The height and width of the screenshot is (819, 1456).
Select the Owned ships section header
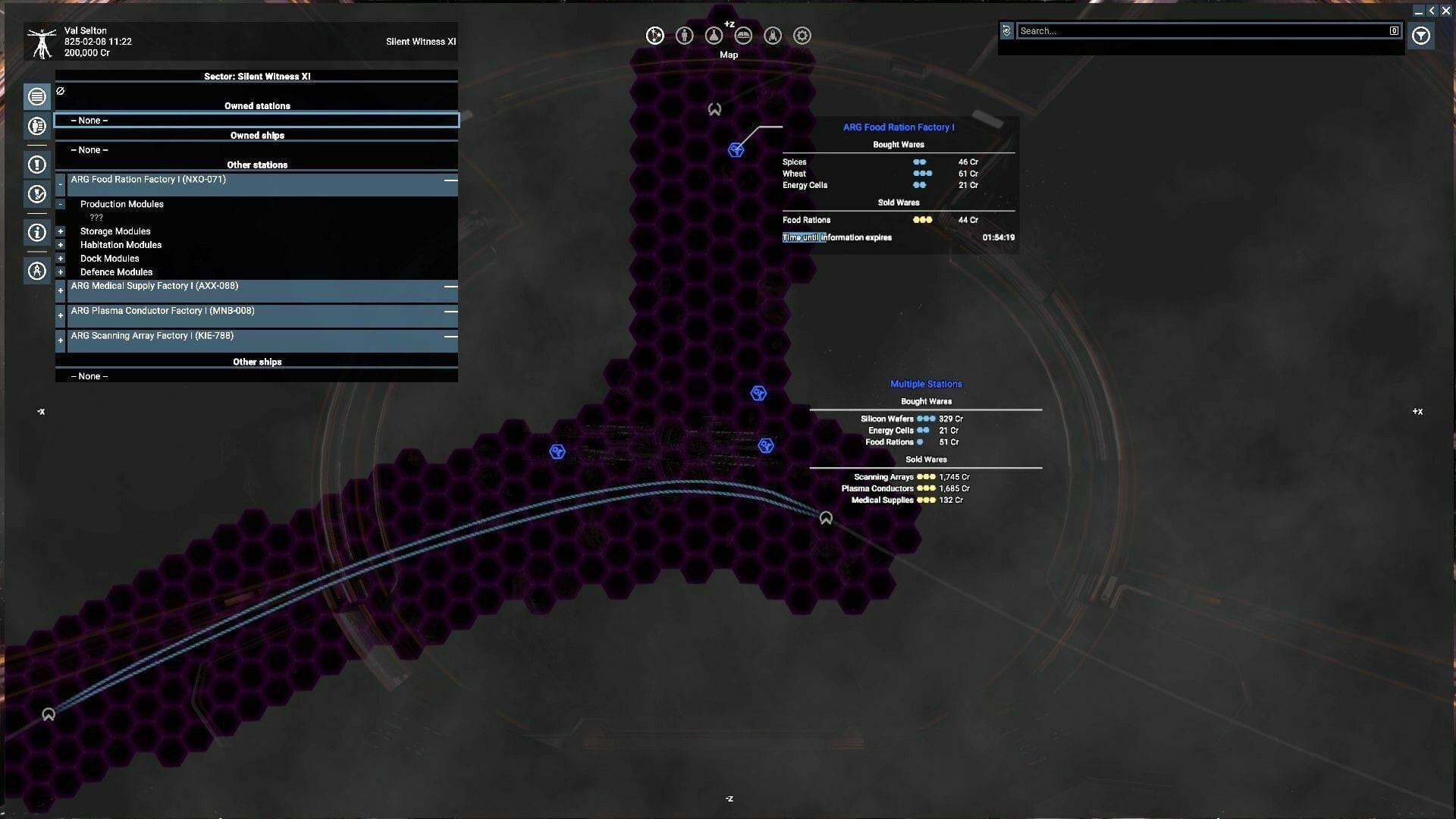pyautogui.click(x=256, y=135)
